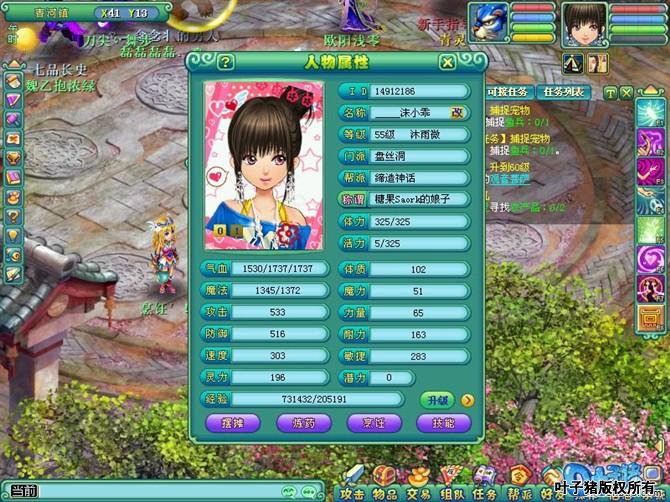Click the 升级 level up button
Screen dimensions: 670x502
(x=437, y=400)
